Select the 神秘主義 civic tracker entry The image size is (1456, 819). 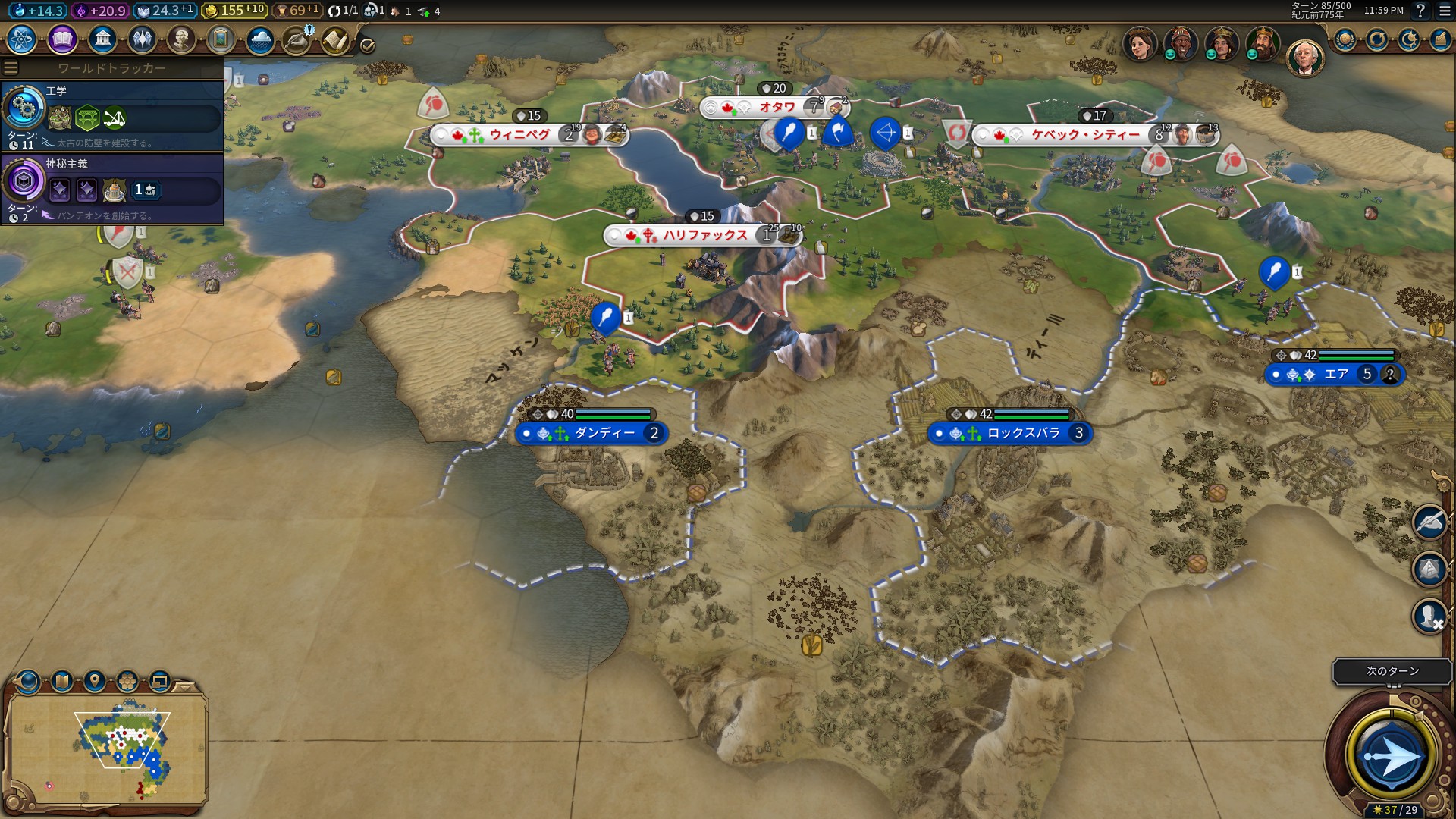(x=112, y=188)
